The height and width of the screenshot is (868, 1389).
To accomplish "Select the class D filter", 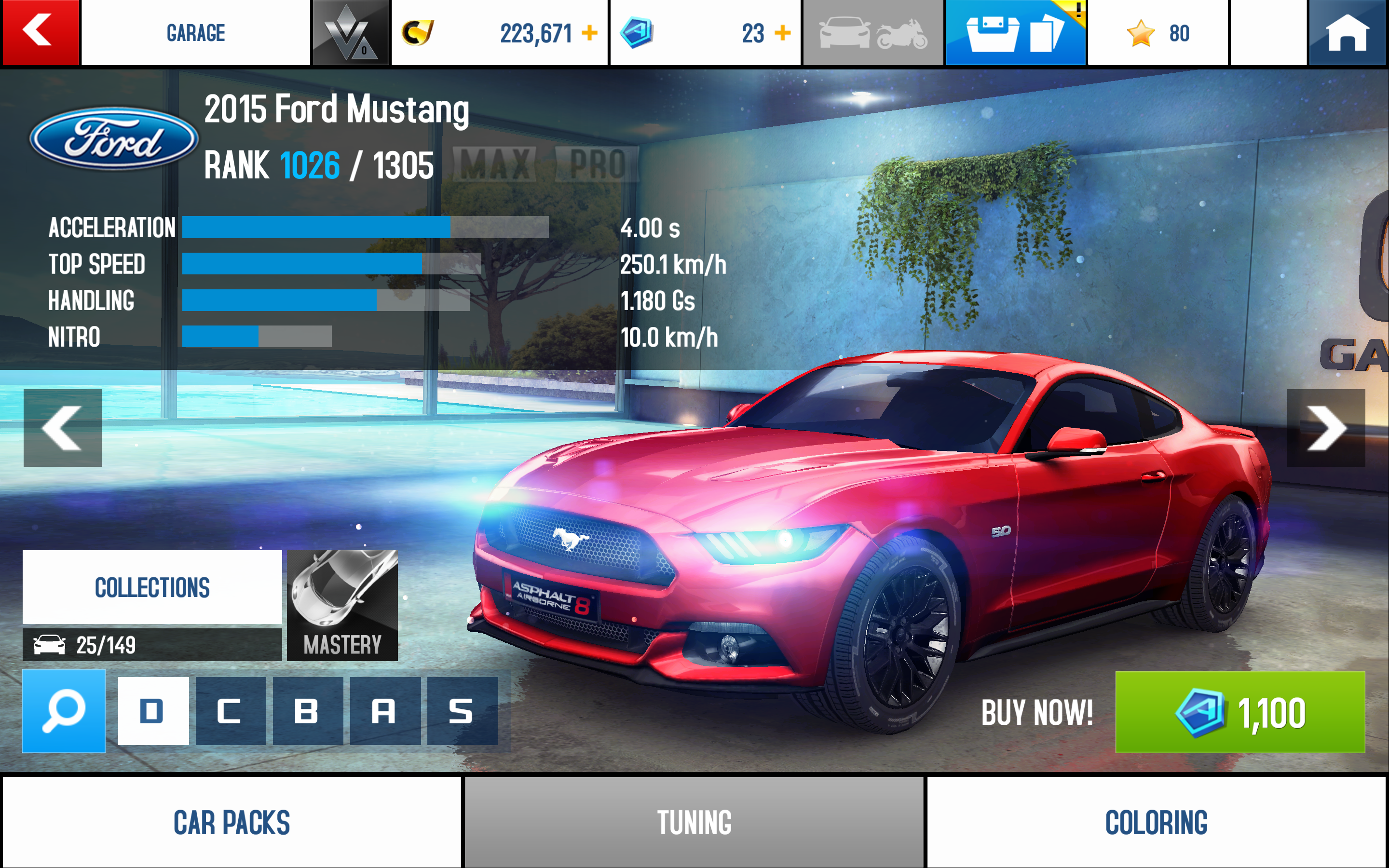I will (x=153, y=711).
